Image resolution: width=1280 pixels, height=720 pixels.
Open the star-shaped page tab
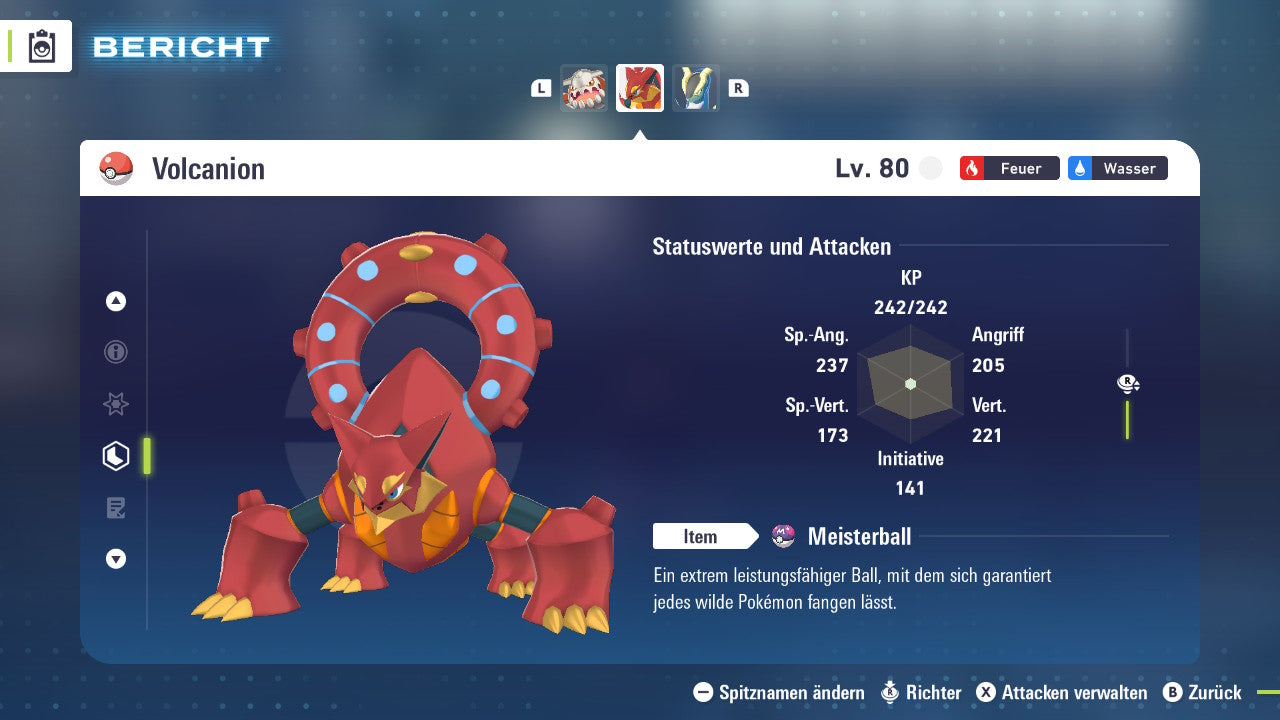[116, 404]
